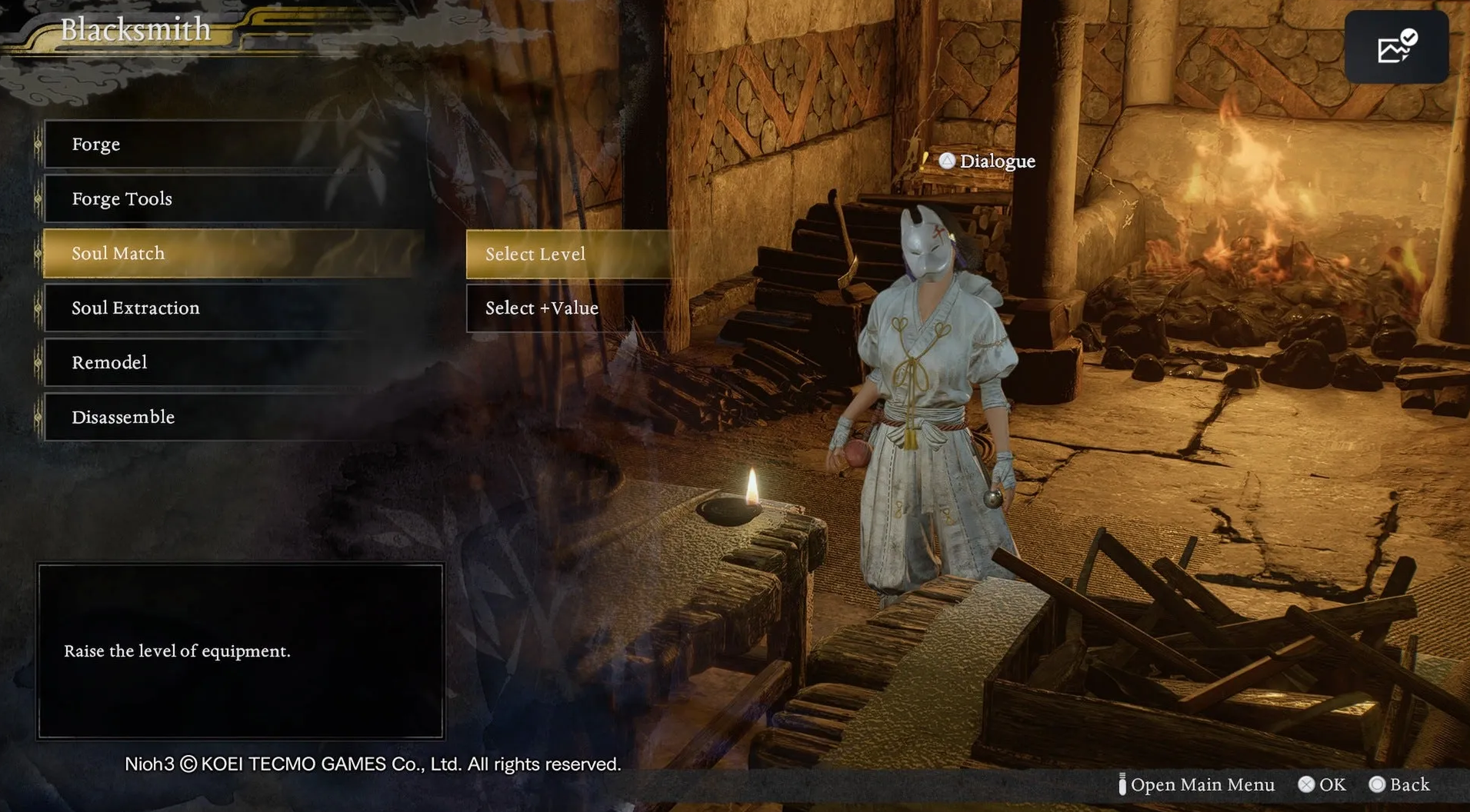The width and height of the screenshot is (1470, 812).
Task: Select Forge Tools in the Blacksmith menu
Action: (231, 199)
